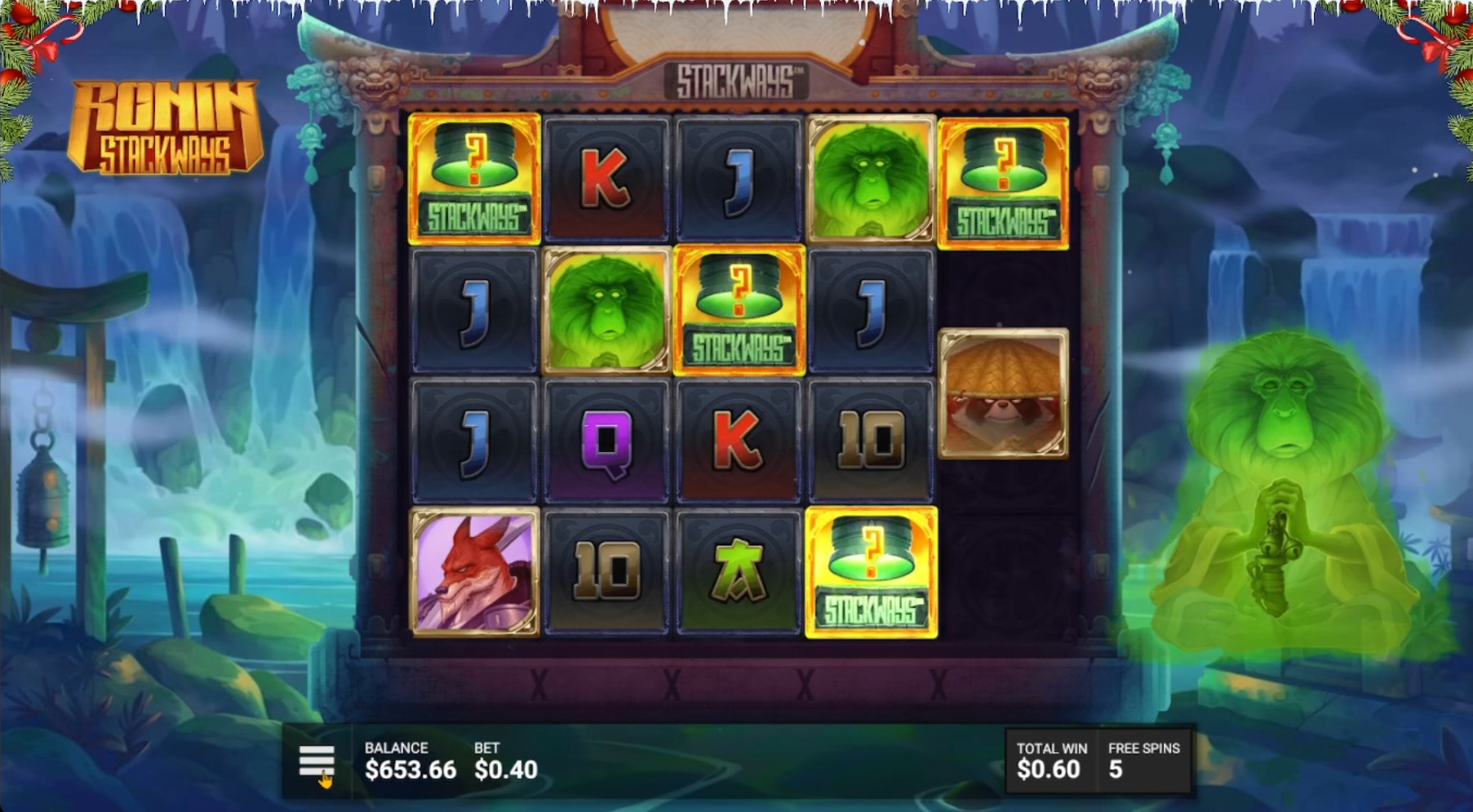Click the red fox samurai symbol
The width and height of the screenshot is (1473, 812).
click(473, 570)
